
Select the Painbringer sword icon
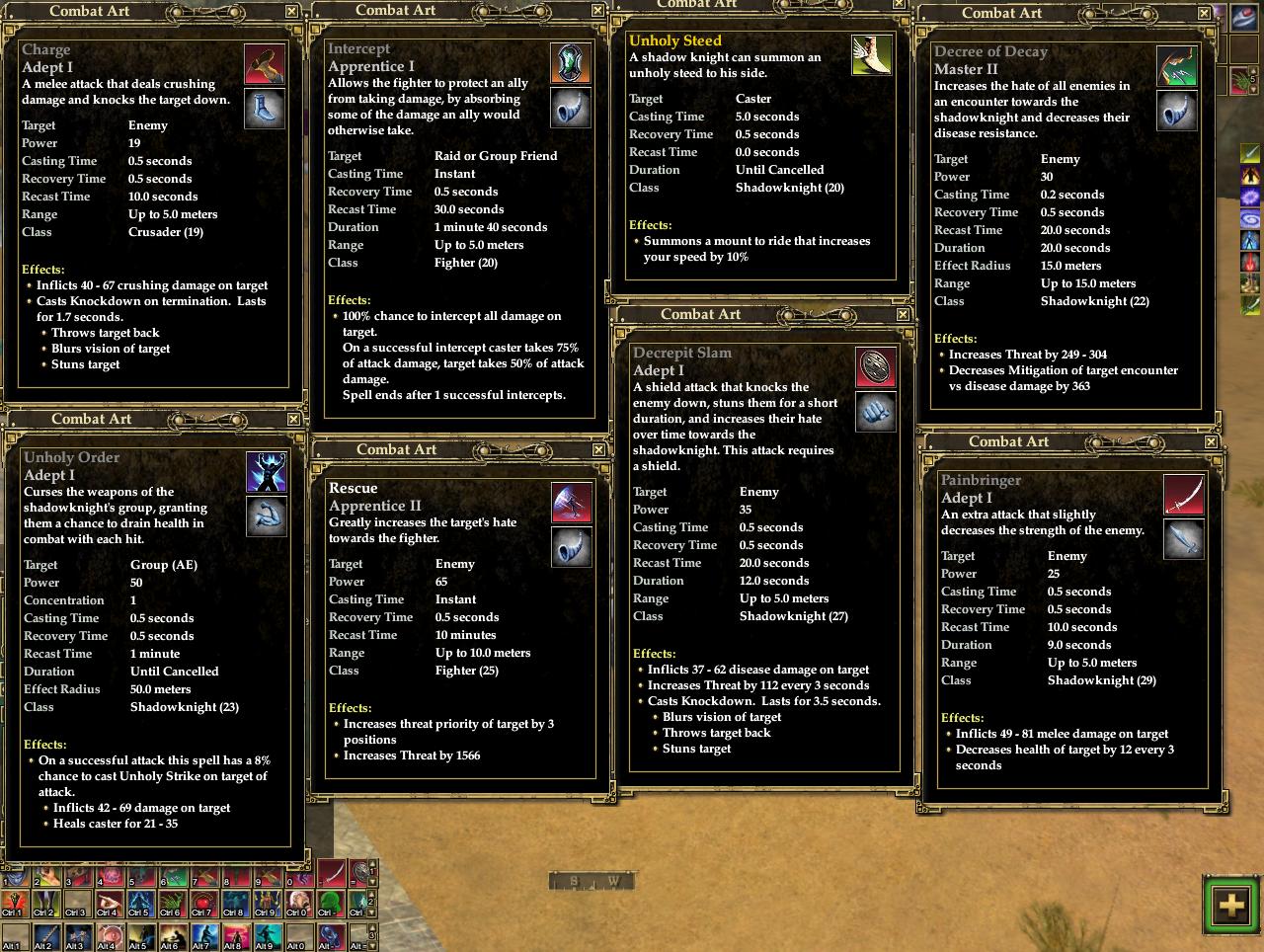pyautogui.click(x=1183, y=495)
